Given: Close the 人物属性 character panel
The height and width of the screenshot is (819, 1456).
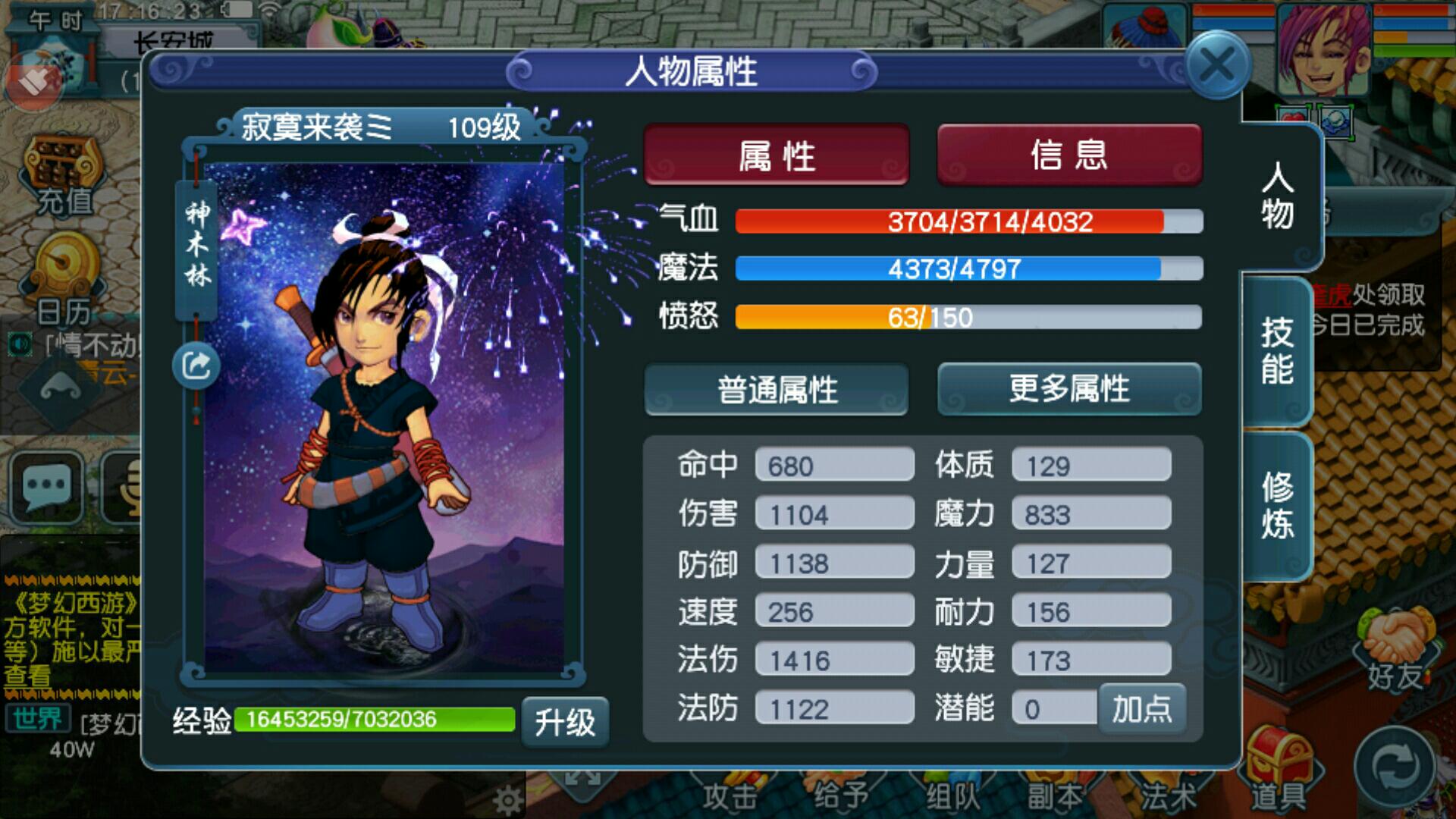Looking at the screenshot, I should point(1217,66).
